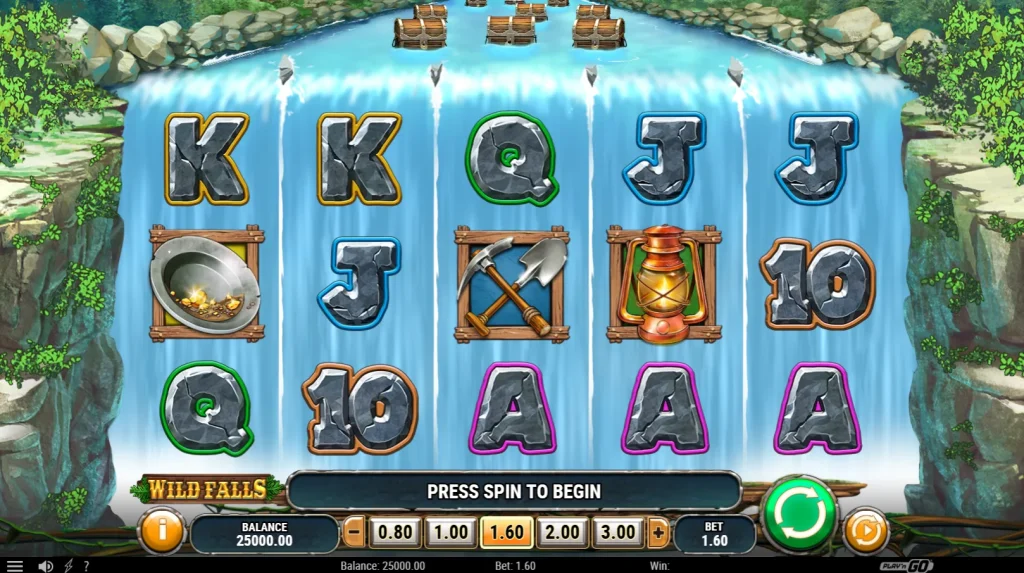Spin the reels with the green button
The image size is (1024, 573).
pyautogui.click(x=799, y=514)
